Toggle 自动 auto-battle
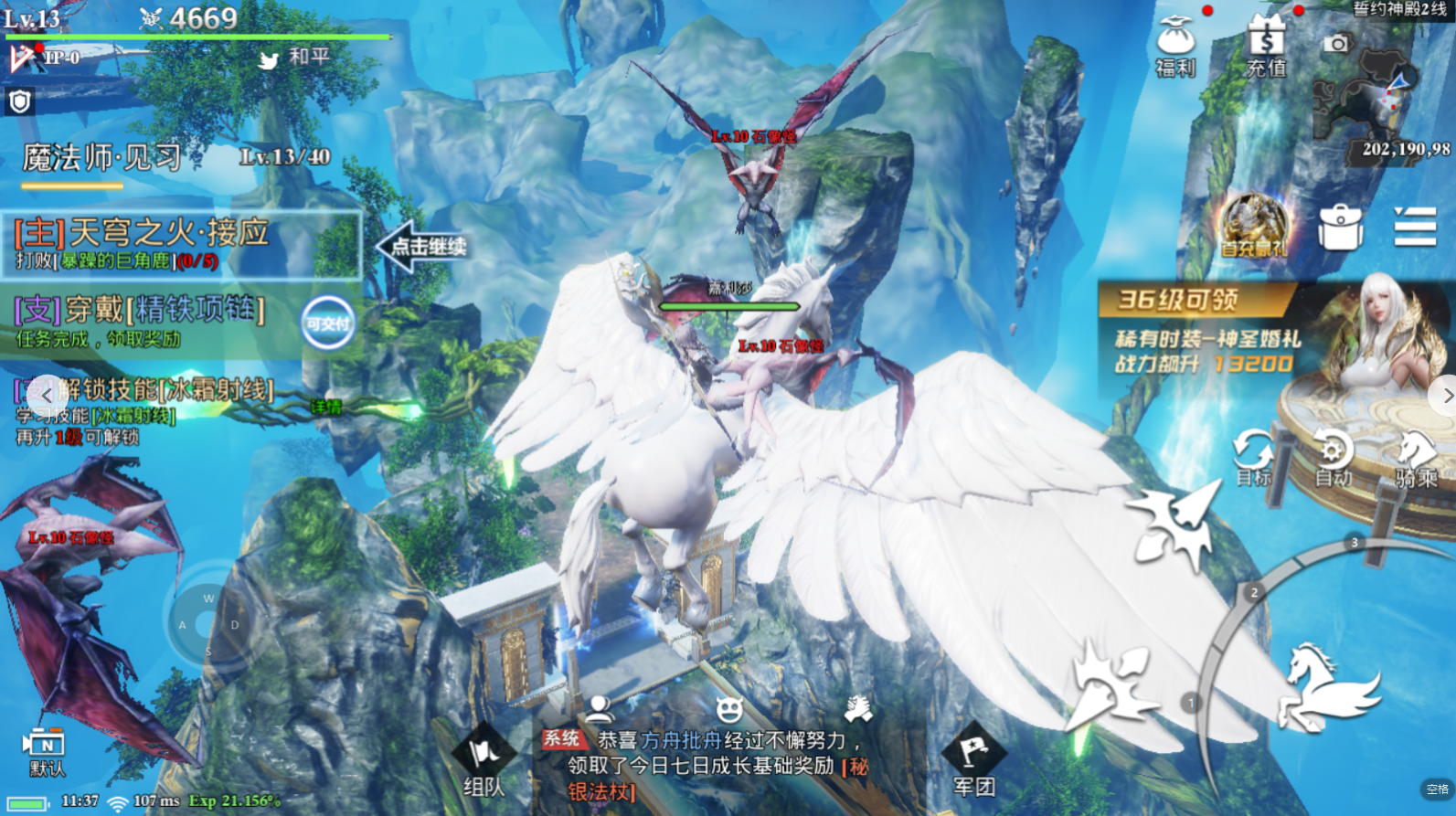1456x816 pixels. point(1333,456)
